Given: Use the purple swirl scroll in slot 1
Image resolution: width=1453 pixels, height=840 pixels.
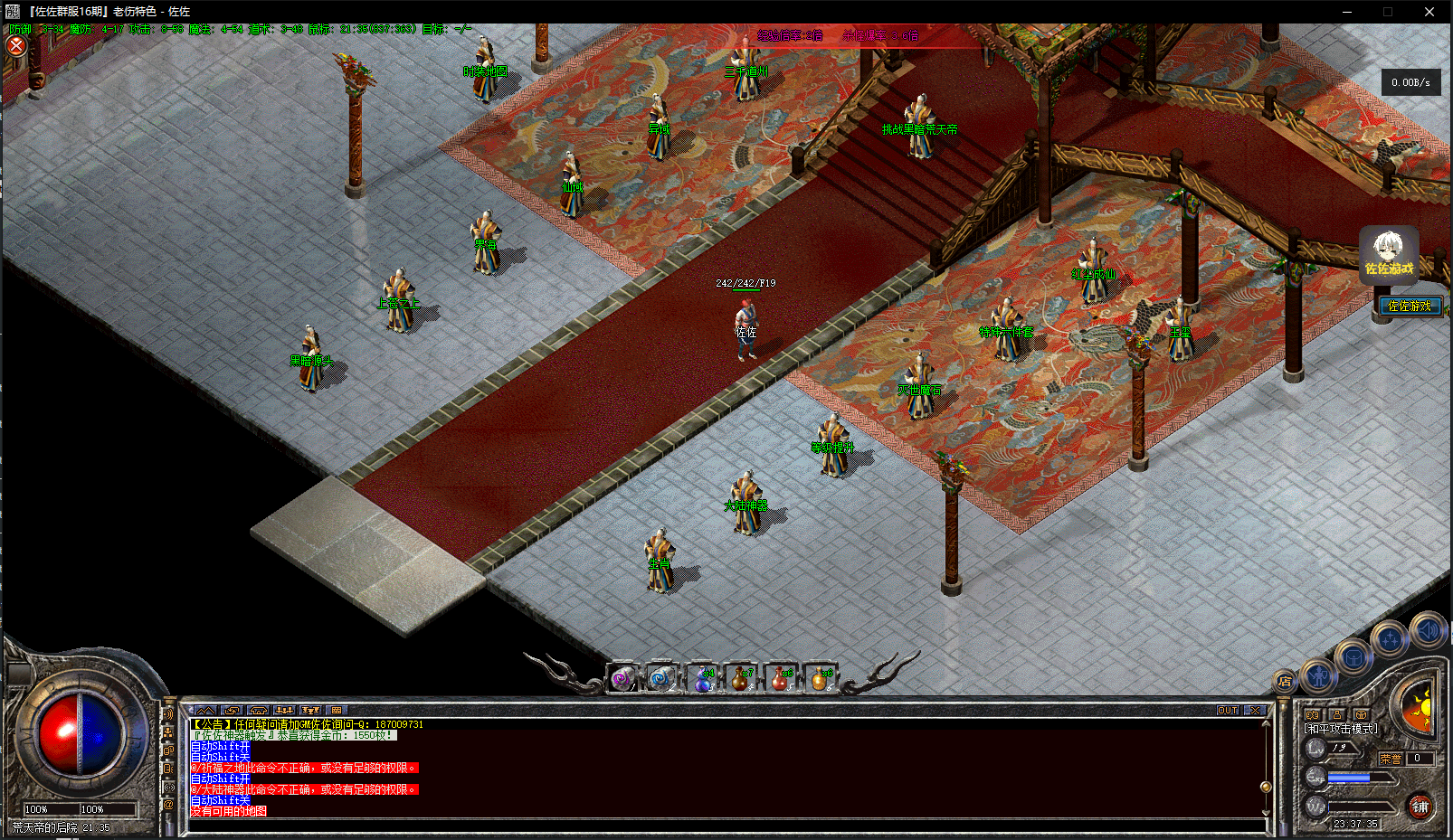Looking at the screenshot, I should [622, 678].
